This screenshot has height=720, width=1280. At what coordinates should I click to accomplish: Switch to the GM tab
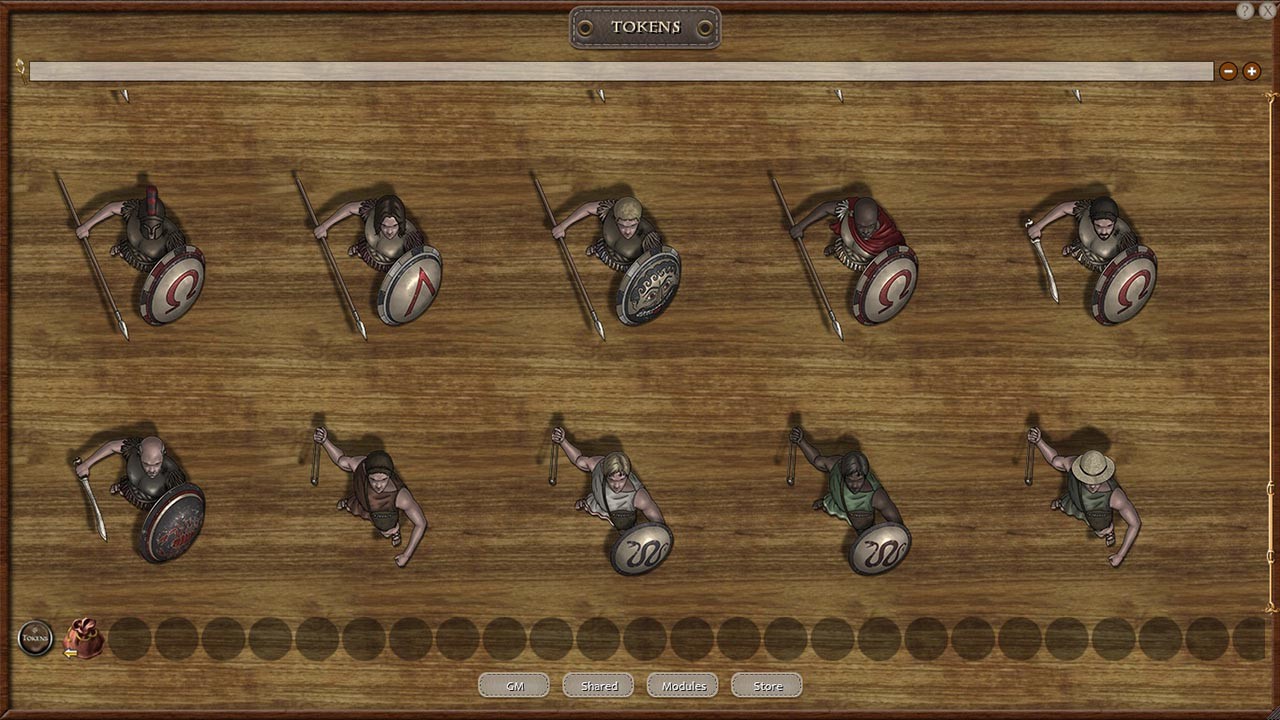click(513, 685)
